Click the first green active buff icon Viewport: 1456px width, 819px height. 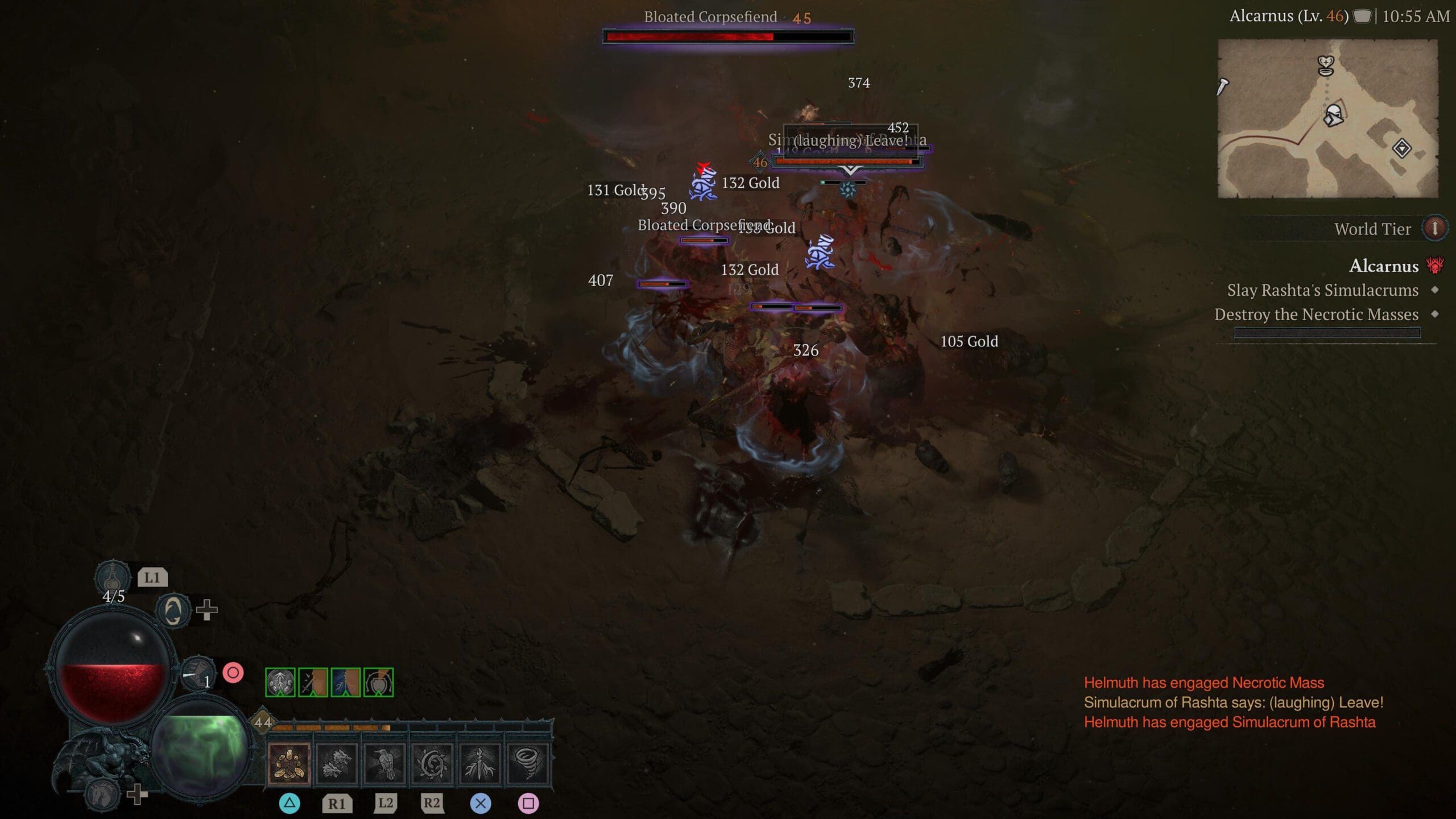click(x=280, y=682)
